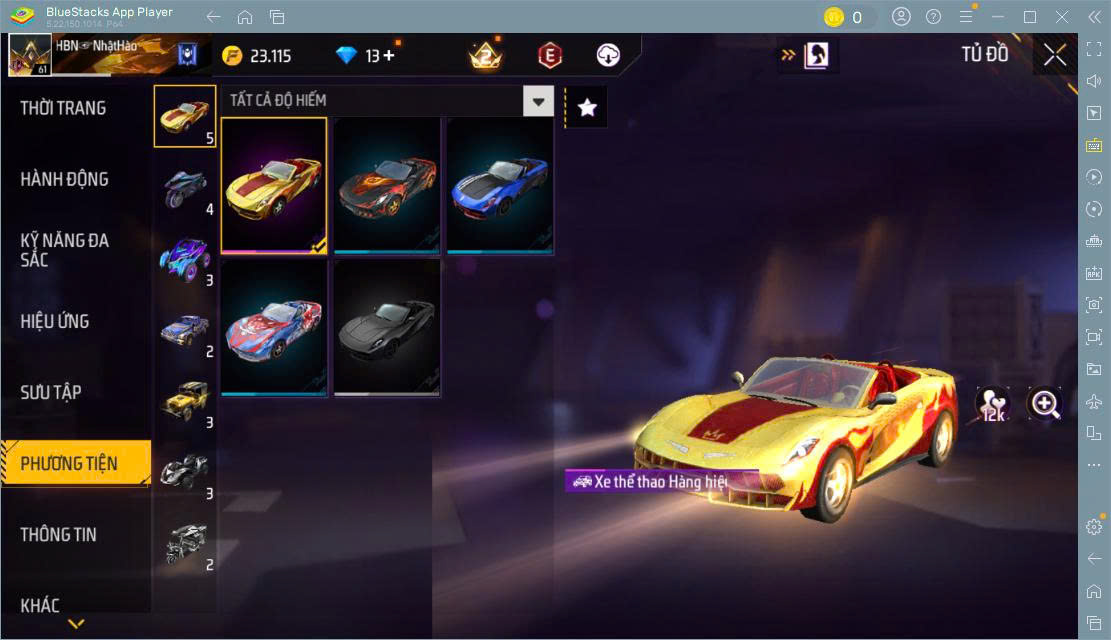The height and width of the screenshot is (640, 1111).
Task: Open the Thời Trang category
Action: pyautogui.click(x=64, y=108)
